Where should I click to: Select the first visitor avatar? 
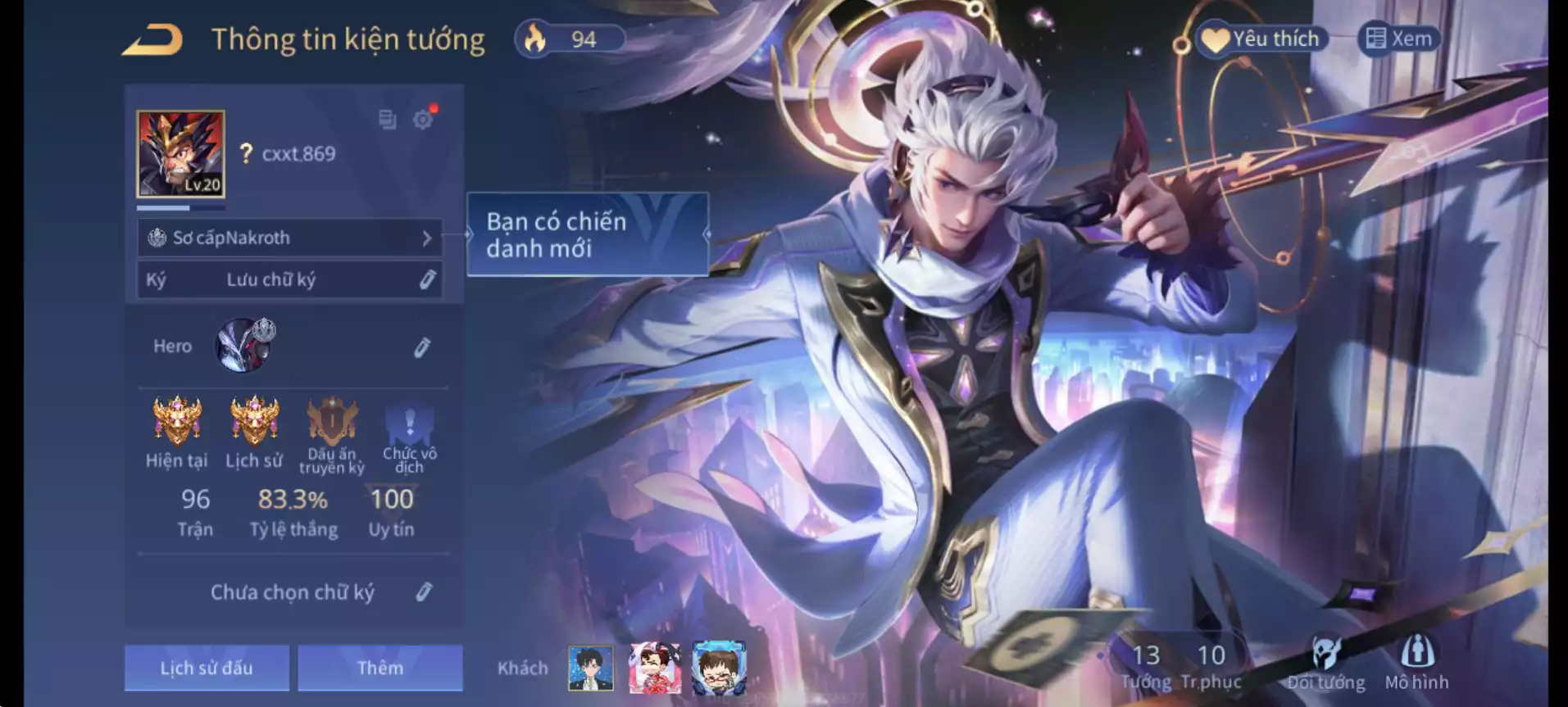pos(590,668)
